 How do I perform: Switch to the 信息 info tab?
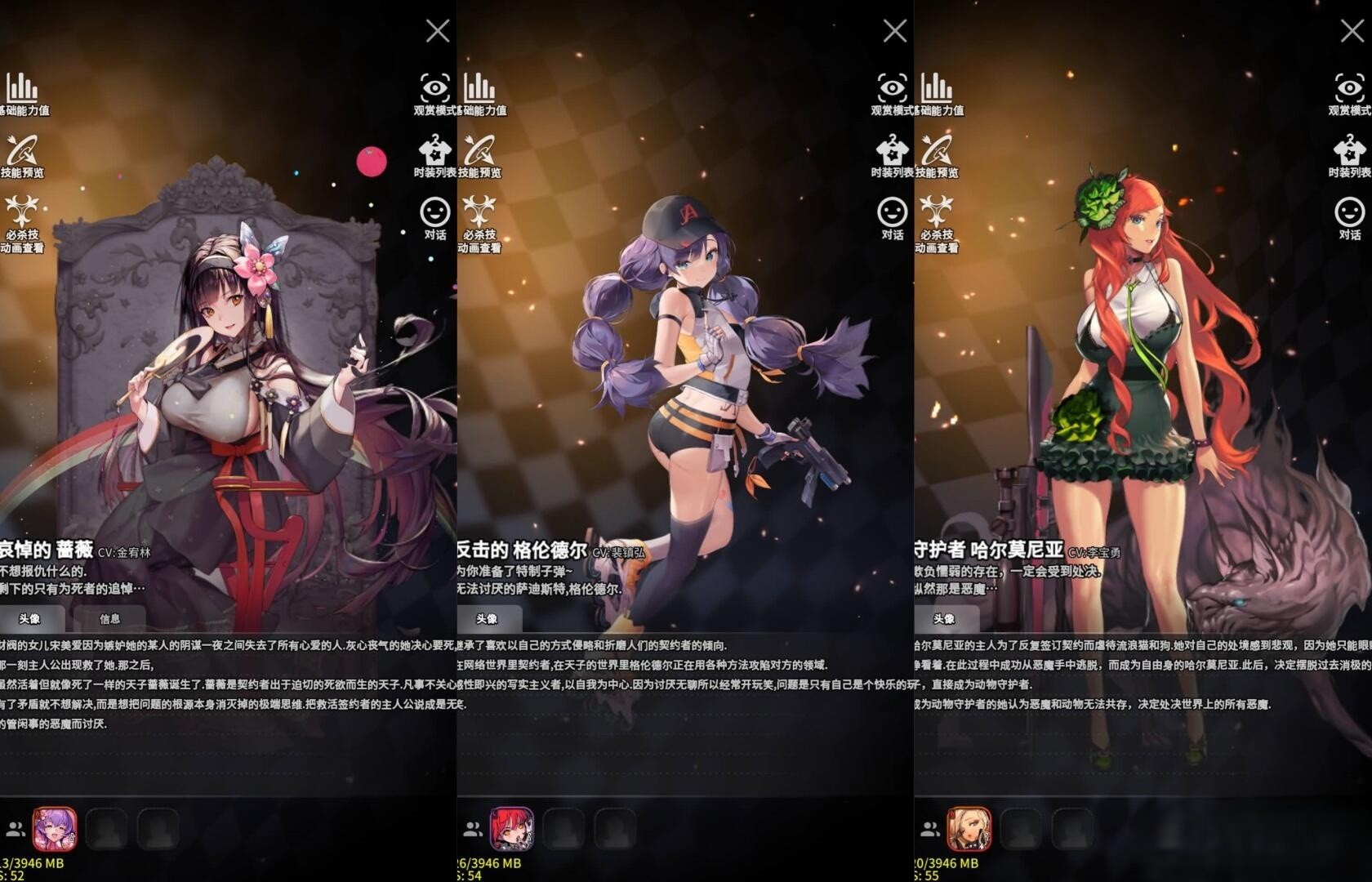pyautogui.click(x=110, y=618)
